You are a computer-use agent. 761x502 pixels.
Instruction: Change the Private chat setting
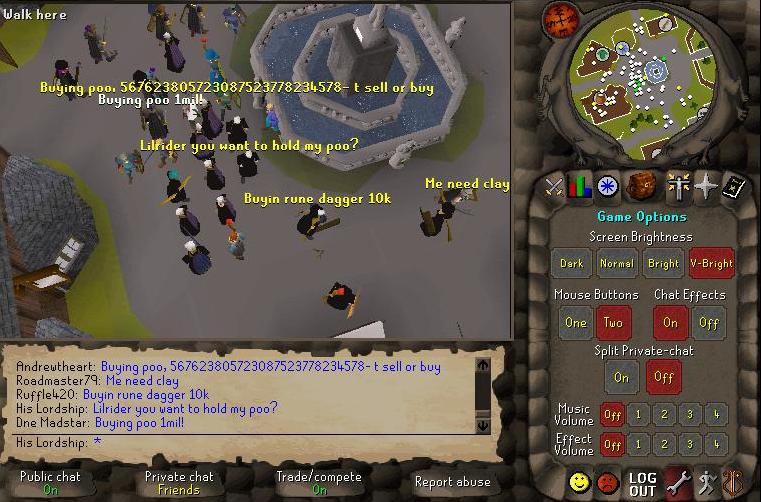(179, 483)
